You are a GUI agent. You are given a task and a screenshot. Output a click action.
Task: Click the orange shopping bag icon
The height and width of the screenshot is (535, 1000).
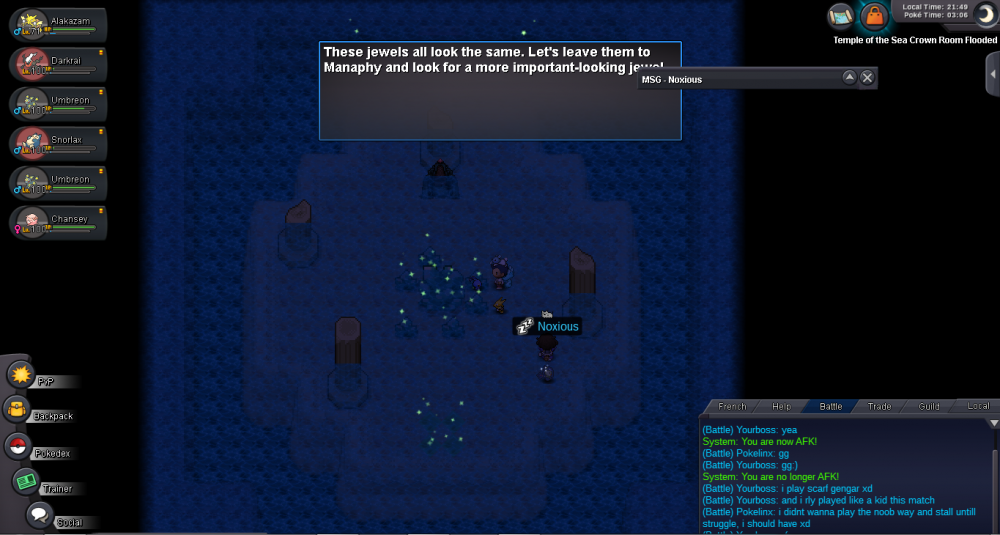[x=875, y=17]
